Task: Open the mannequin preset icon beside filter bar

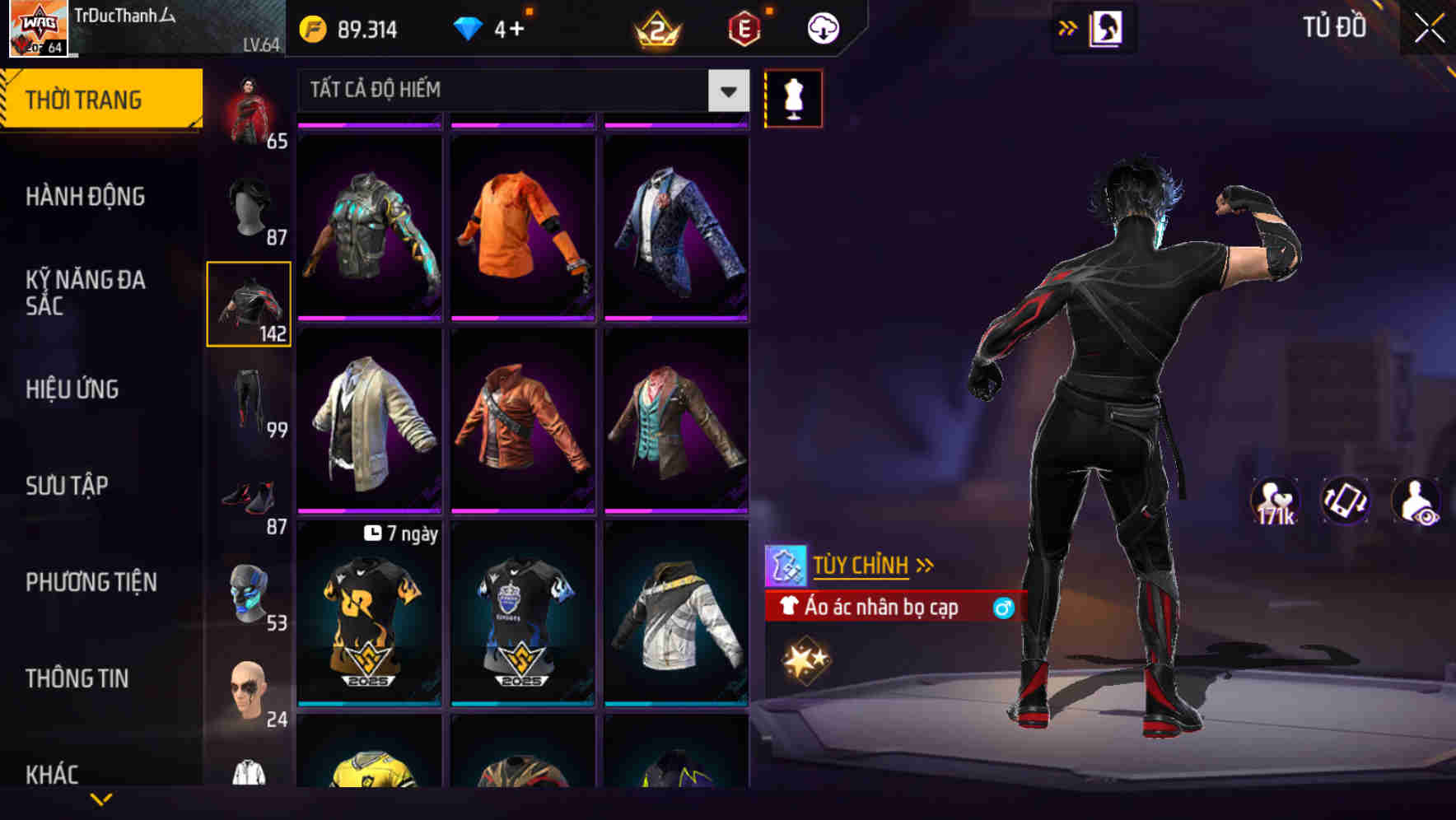Action: pos(793,97)
